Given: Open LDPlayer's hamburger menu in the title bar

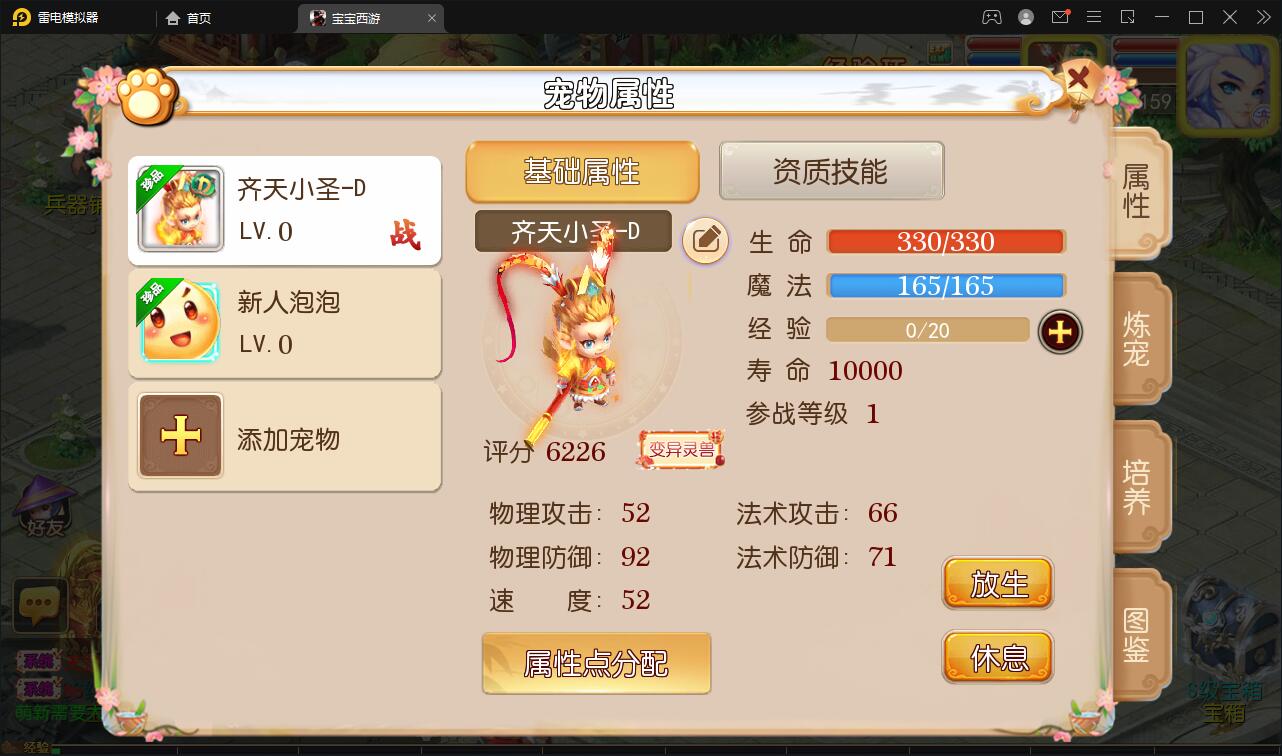Looking at the screenshot, I should [x=1094, y=17].
